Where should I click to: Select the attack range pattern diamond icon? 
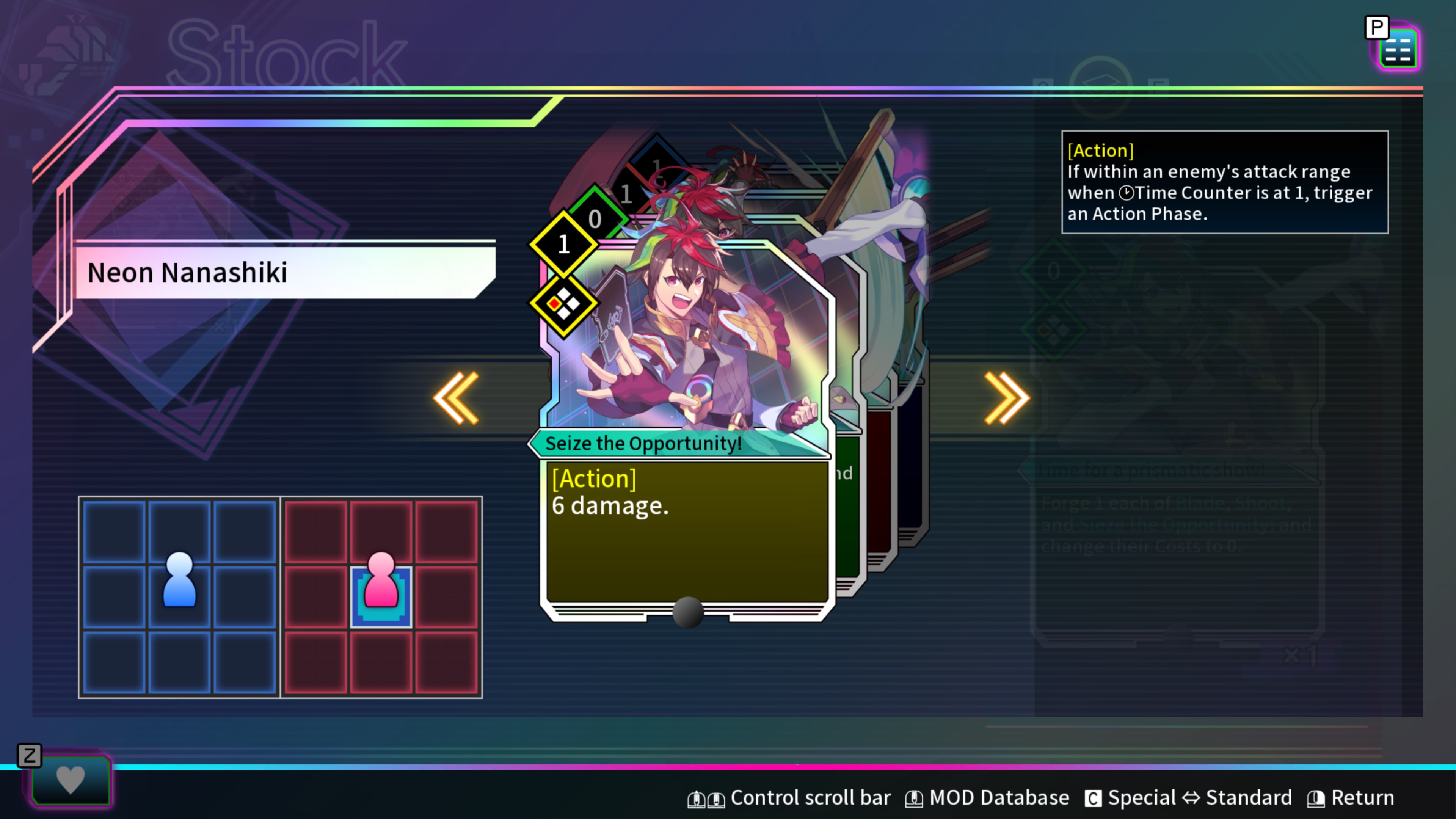[x=563, y=304]
